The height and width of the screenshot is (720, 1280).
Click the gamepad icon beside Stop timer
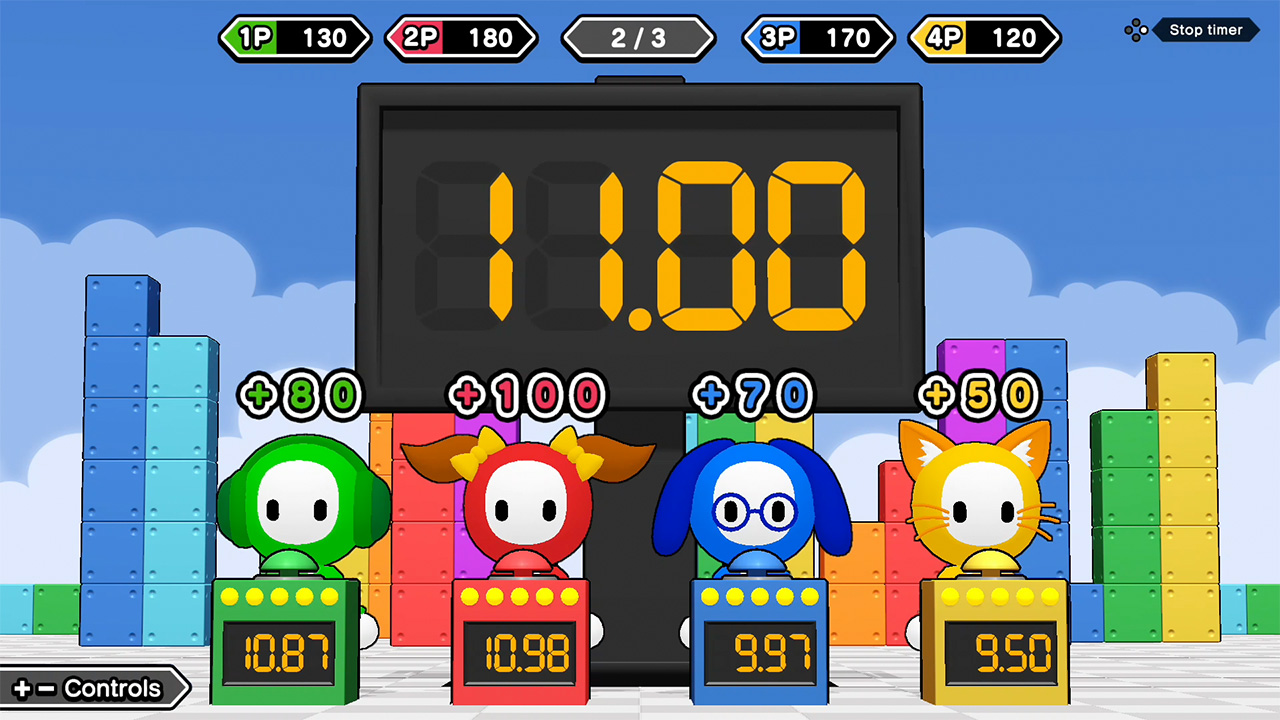point(1136,30)
